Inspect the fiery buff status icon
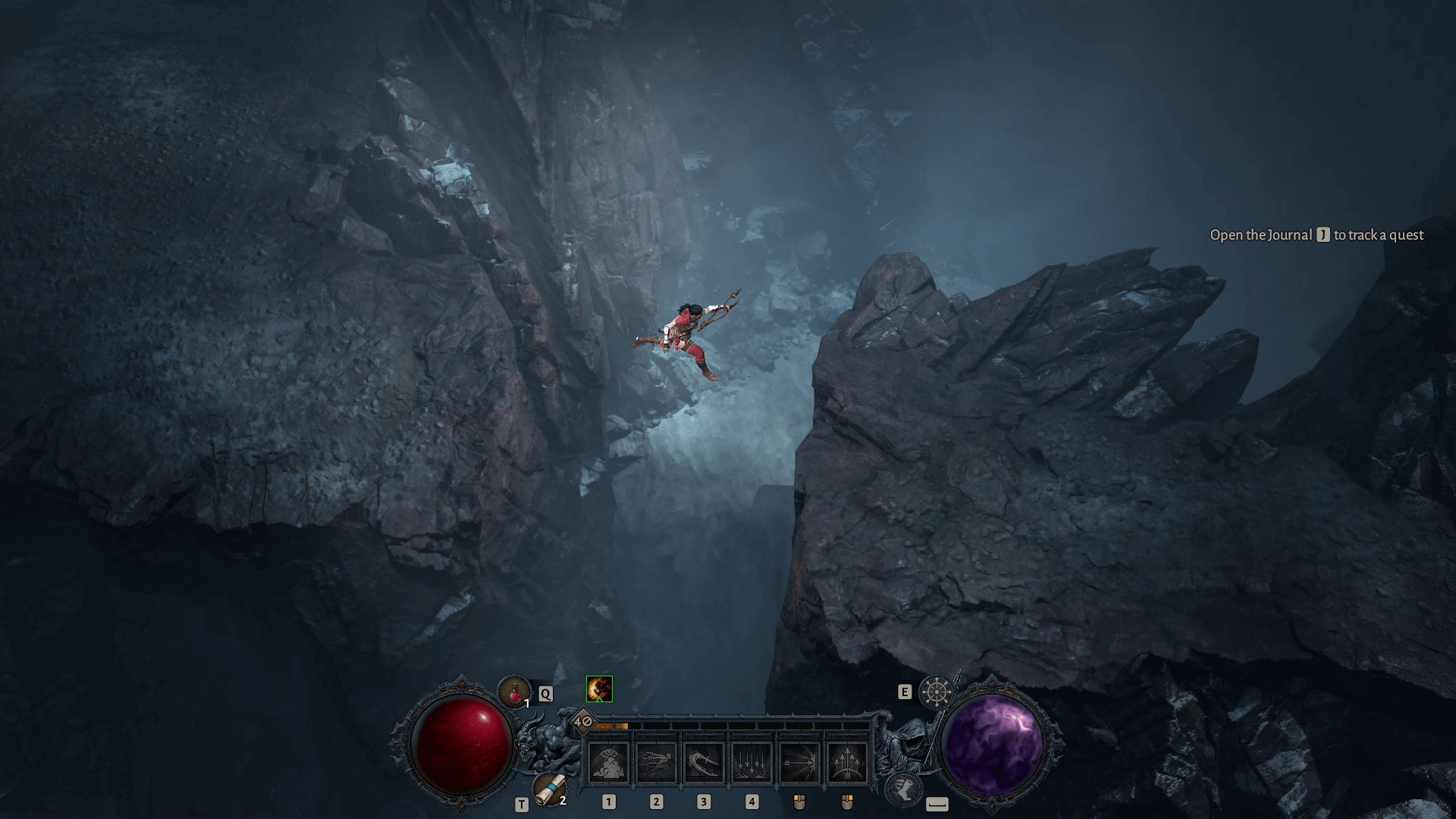The height and width of the screenshot is (819, 1456). click(599, 689)
